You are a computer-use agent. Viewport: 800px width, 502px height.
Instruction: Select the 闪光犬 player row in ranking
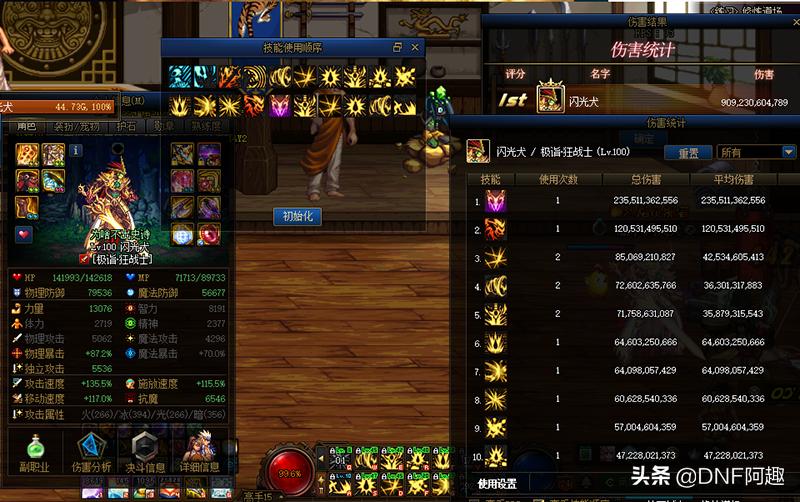point(640,101)
